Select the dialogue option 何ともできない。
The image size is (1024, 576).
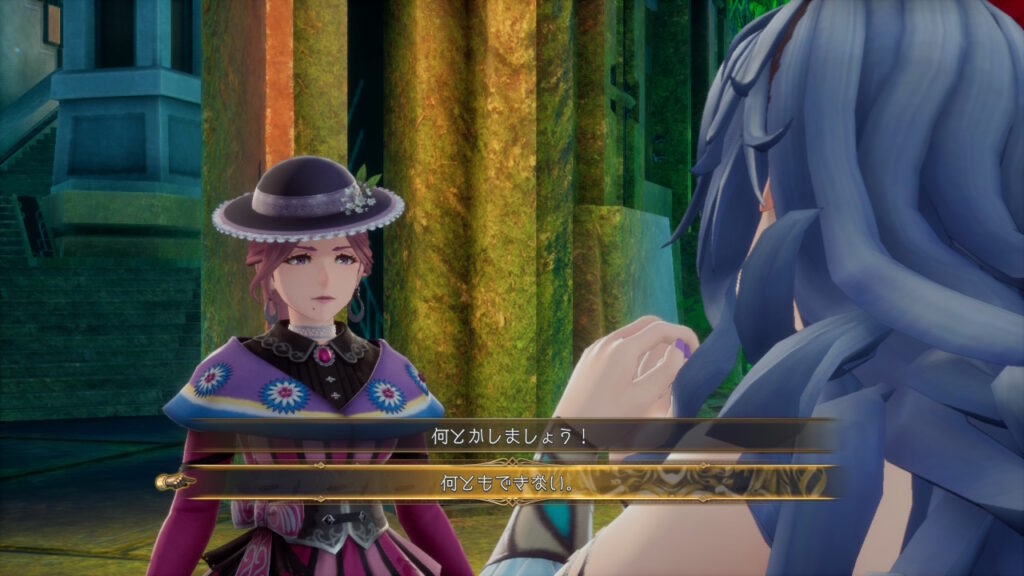coord(507,483)
